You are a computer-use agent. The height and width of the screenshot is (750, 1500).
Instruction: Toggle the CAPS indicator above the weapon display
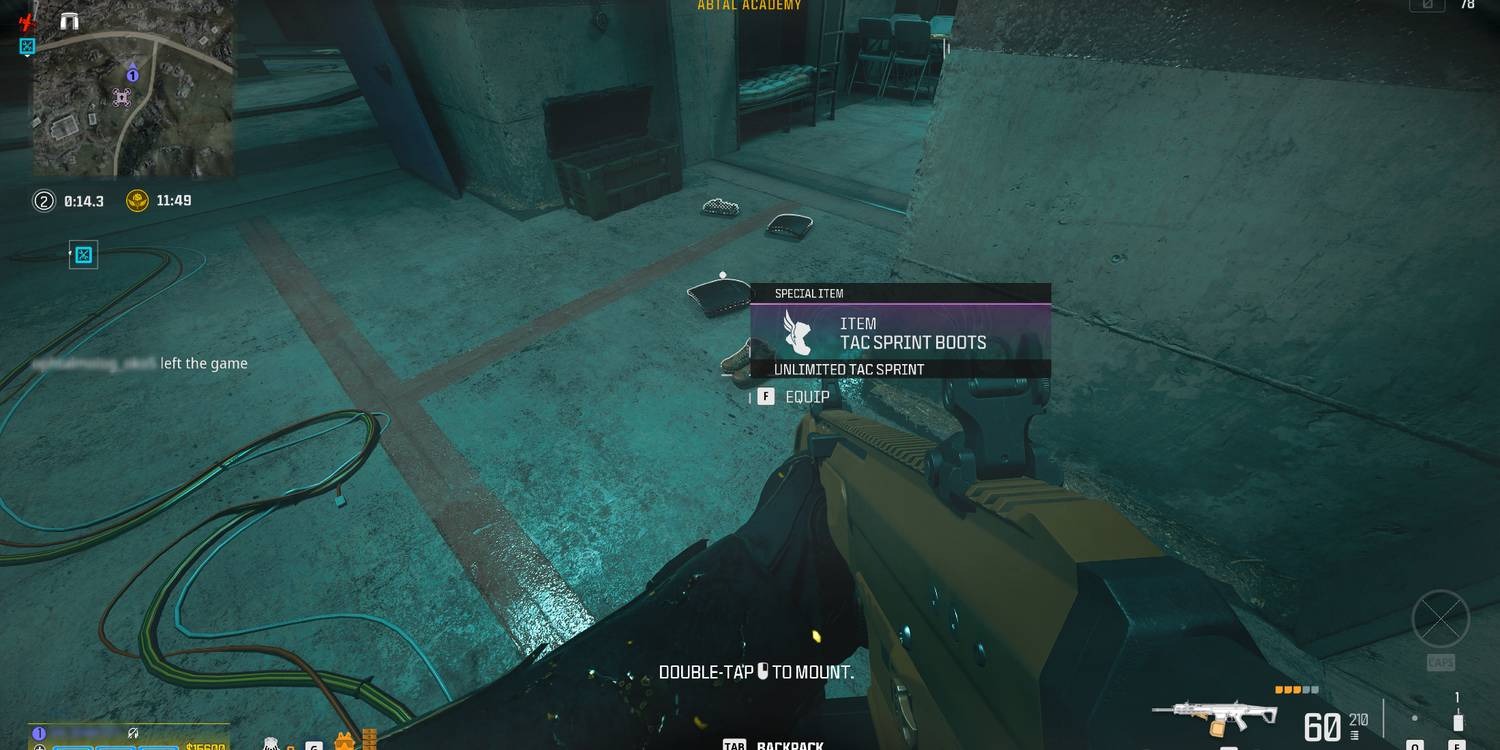click(1442, 662)
